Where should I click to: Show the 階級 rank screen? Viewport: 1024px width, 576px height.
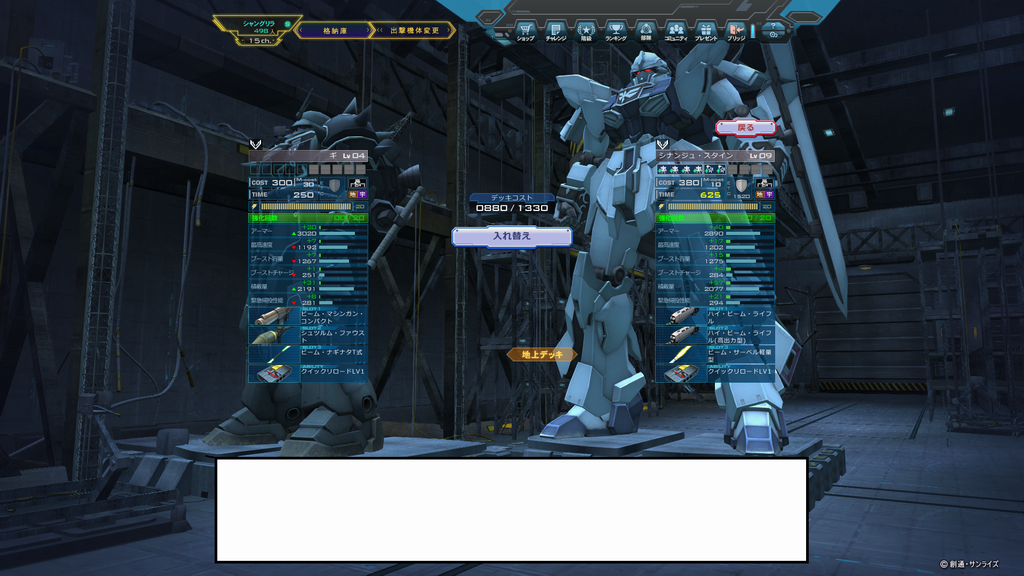(x=586, y=31)
